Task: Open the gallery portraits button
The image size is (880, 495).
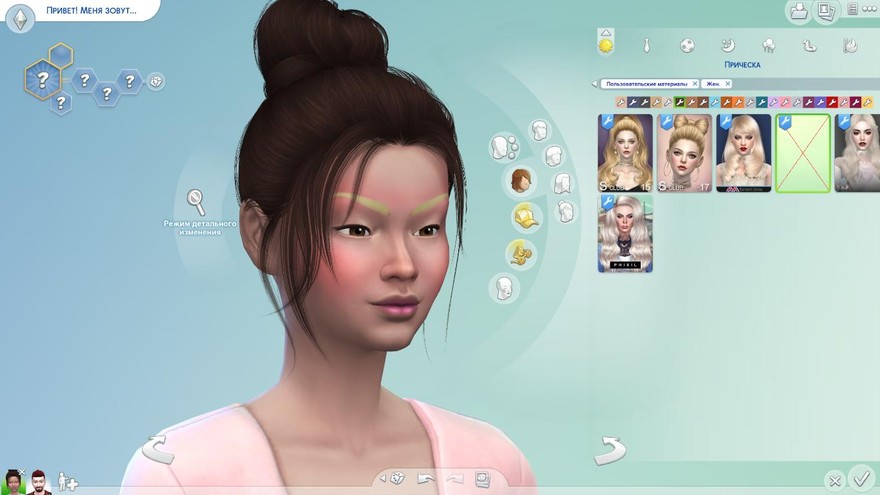Action: click(x=825, y=12)
